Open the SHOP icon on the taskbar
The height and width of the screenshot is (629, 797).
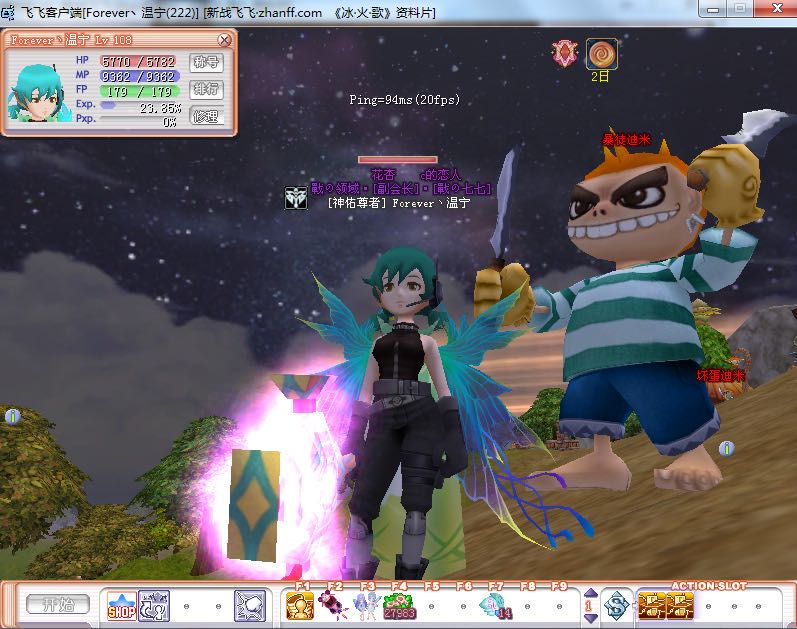coord(121,605)
